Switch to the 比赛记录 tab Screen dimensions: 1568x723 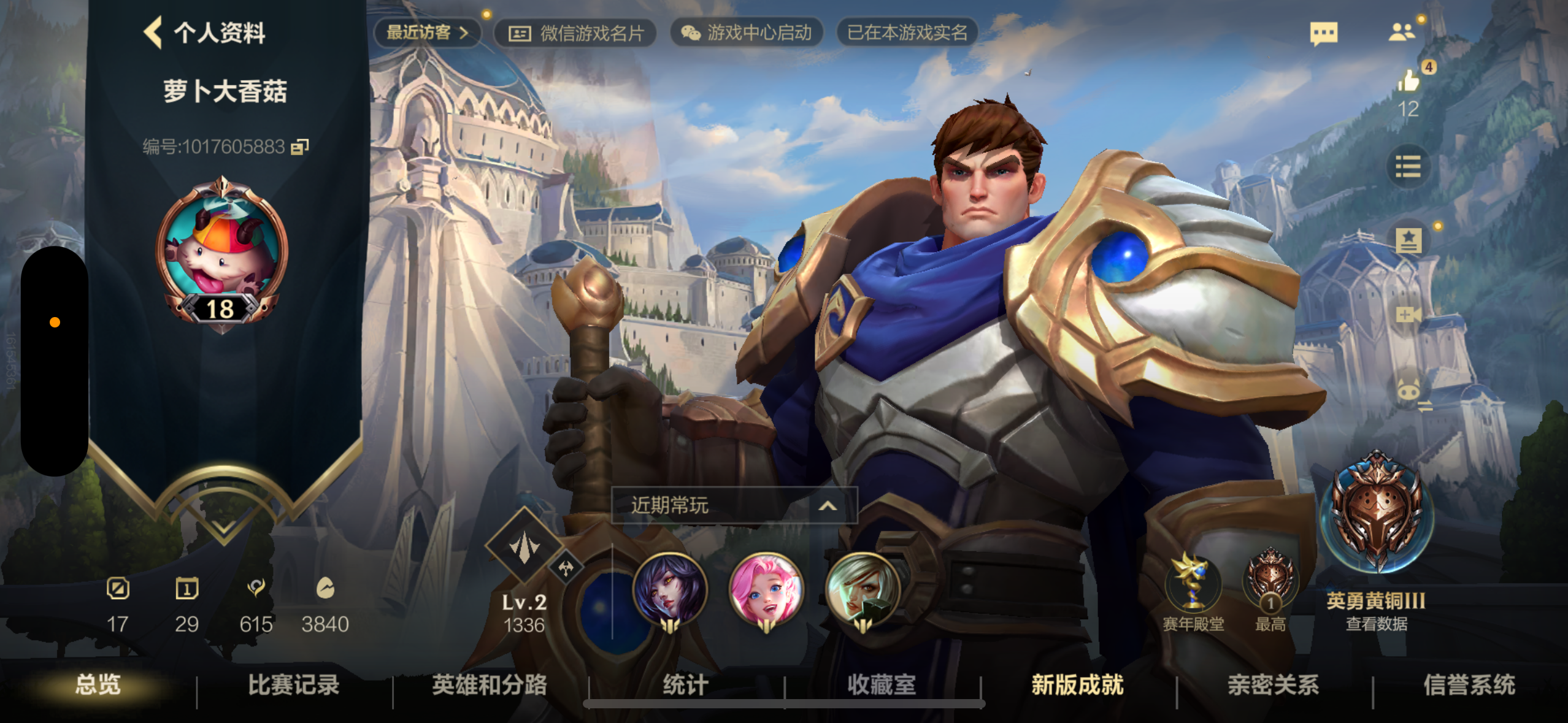pos(293,686)
